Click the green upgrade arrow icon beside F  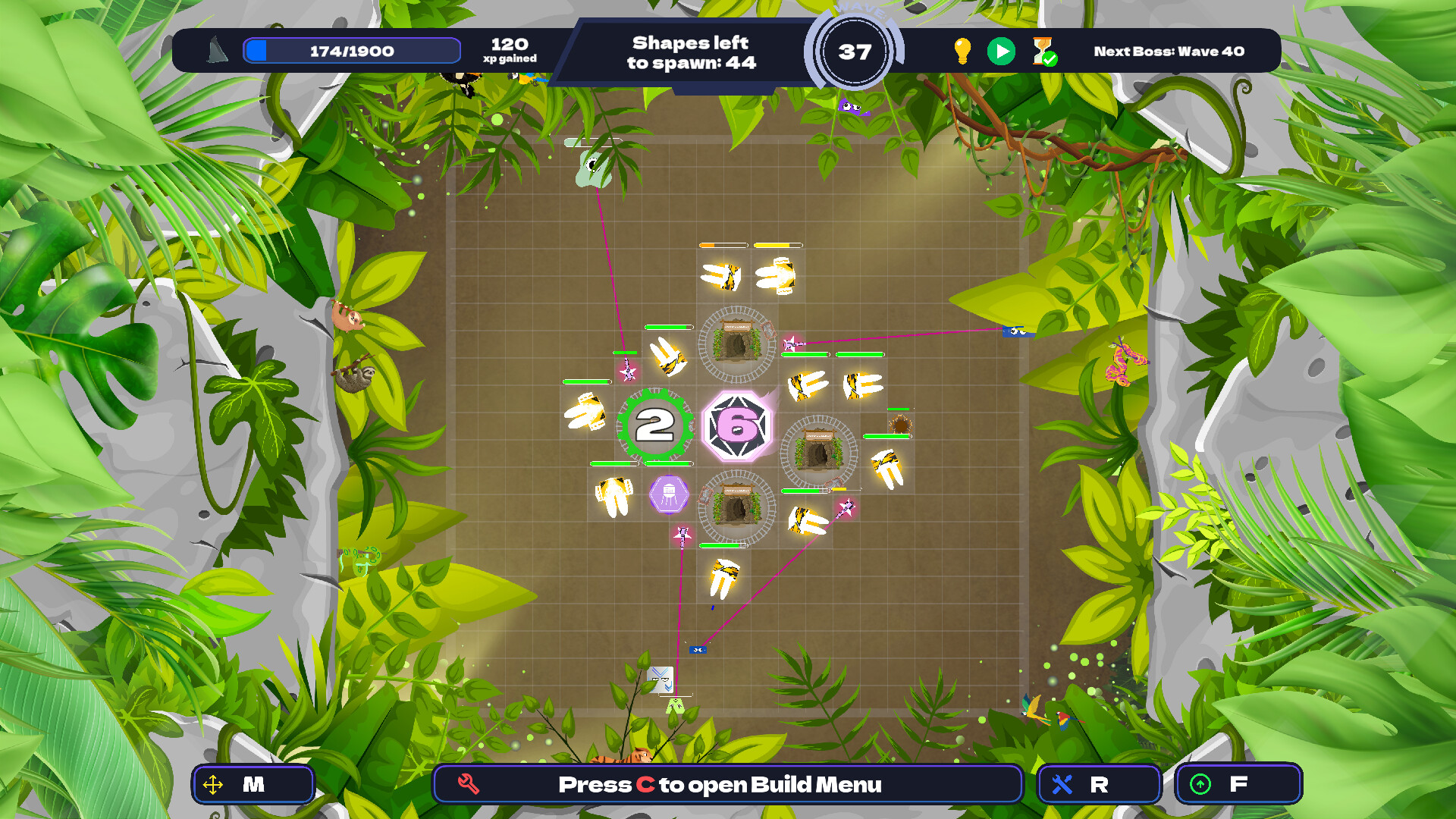pos(1199,784)
